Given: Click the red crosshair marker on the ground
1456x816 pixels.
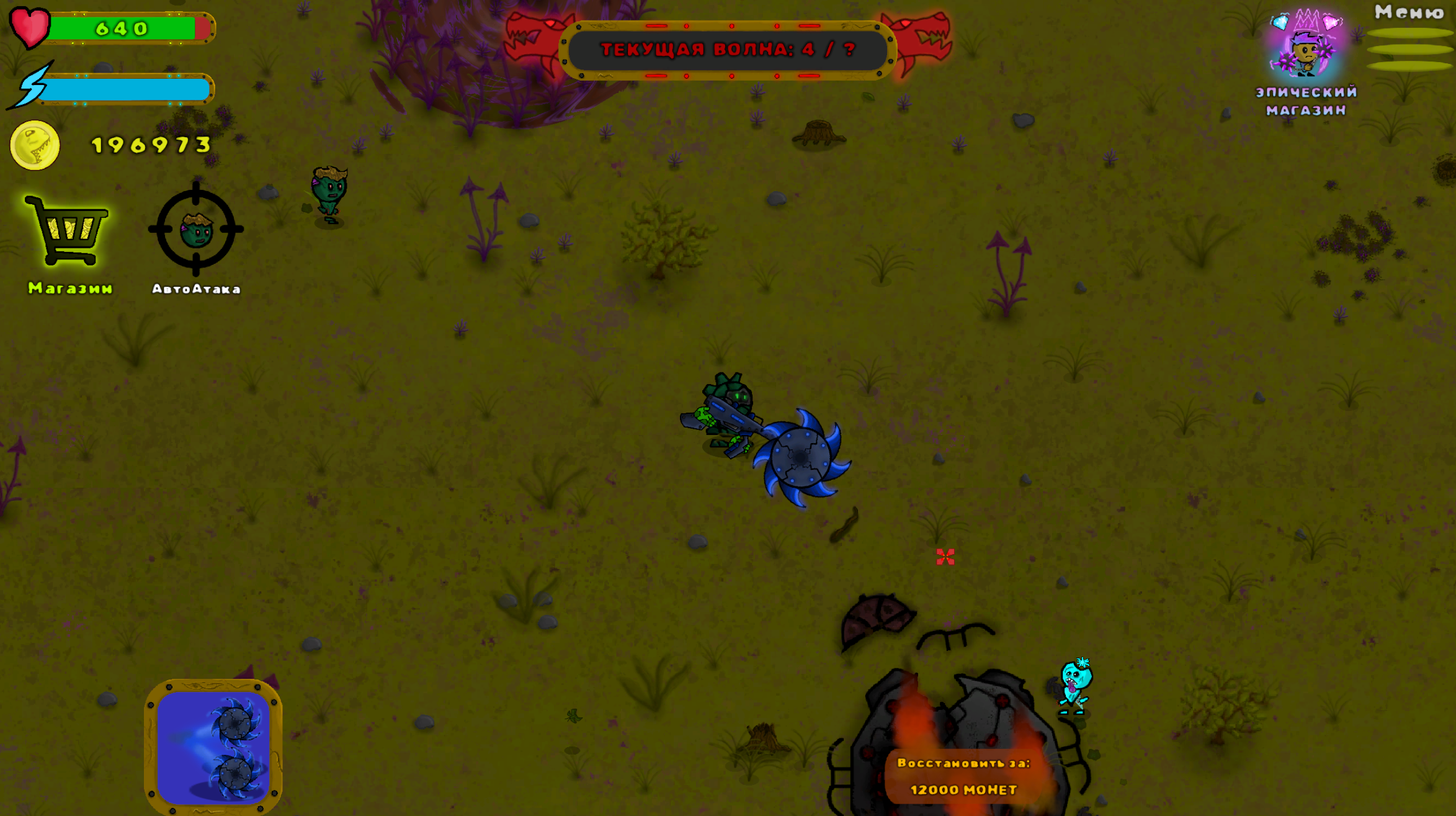Looking at the screenshot, I should 945,557.
